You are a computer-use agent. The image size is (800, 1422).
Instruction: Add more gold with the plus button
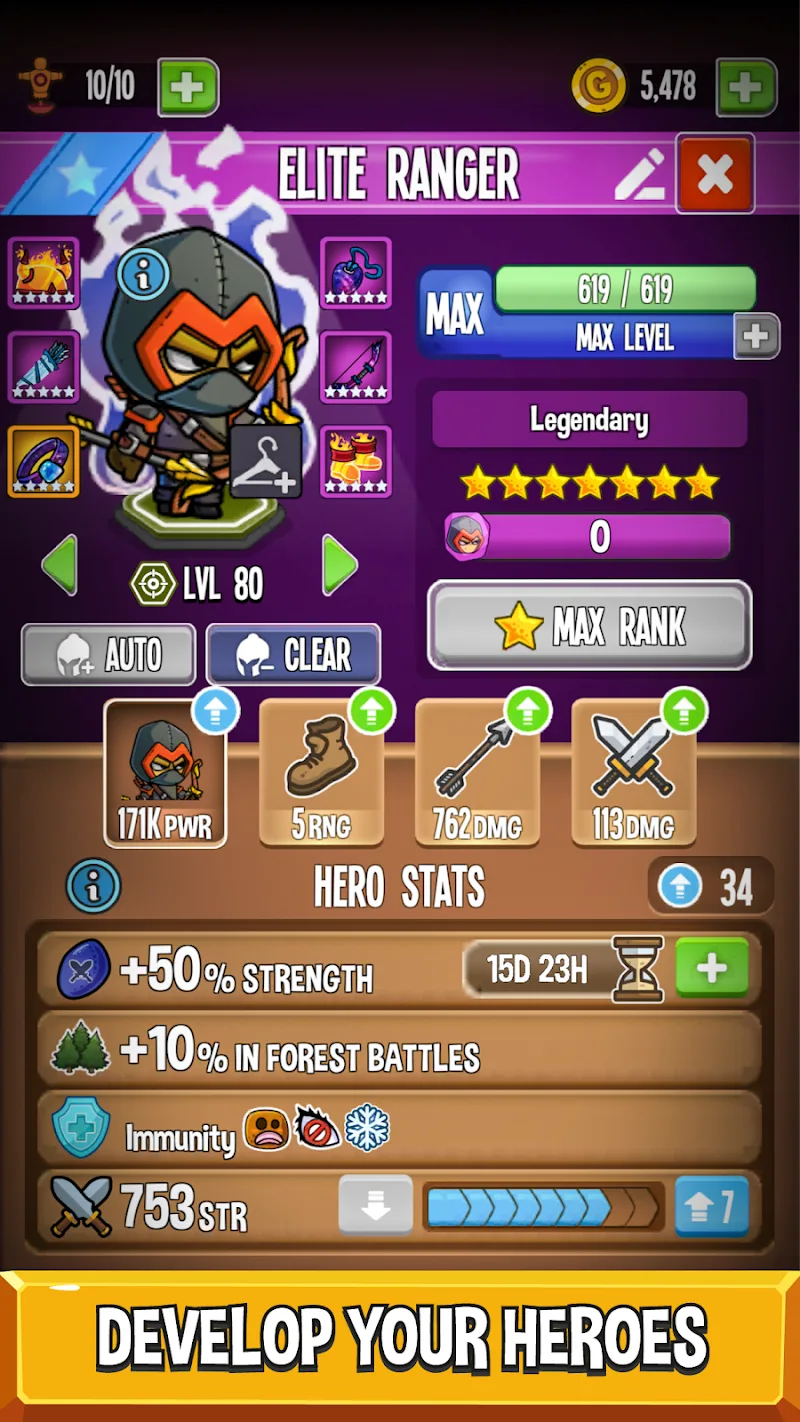tap(745, 88)
